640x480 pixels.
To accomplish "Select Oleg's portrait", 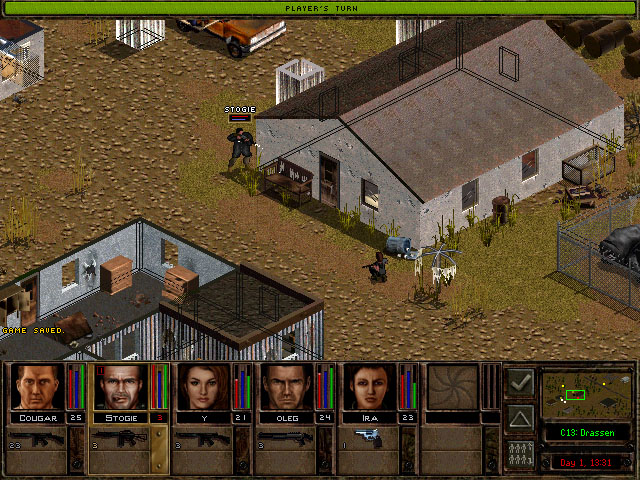I will point(288,387).
